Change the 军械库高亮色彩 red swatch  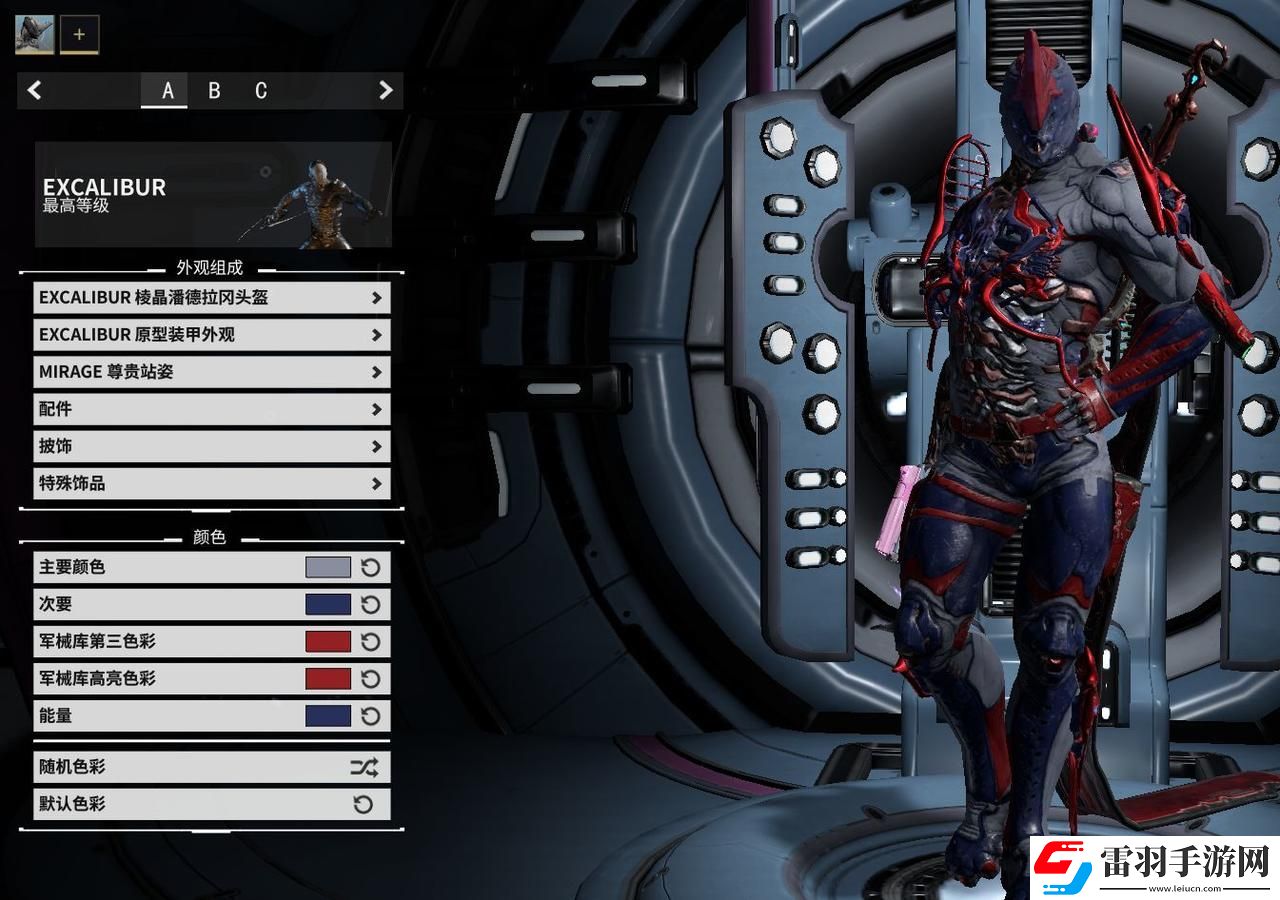(x=328, y=679)
